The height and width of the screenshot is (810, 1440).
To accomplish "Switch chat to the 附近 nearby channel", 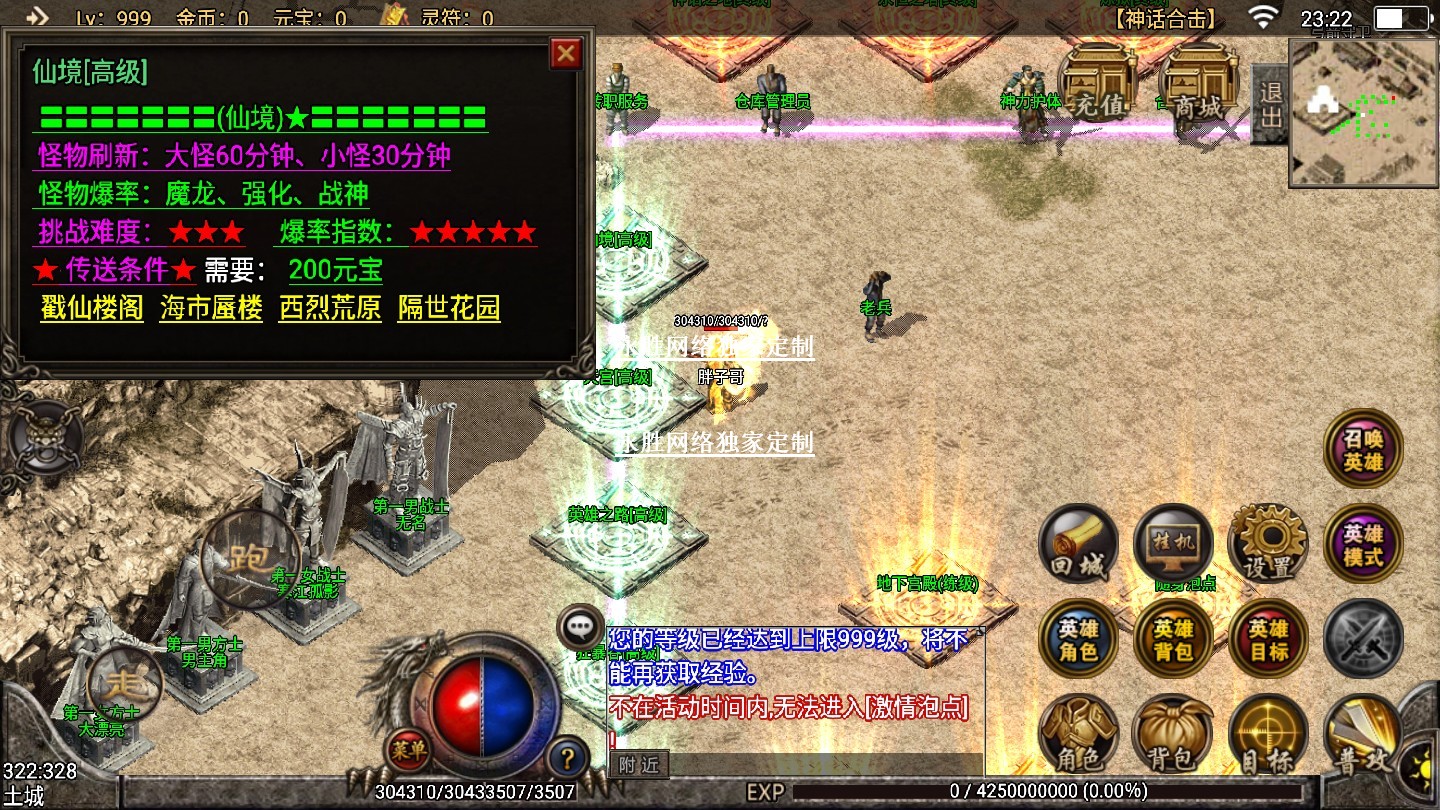I will coord(638,765).
